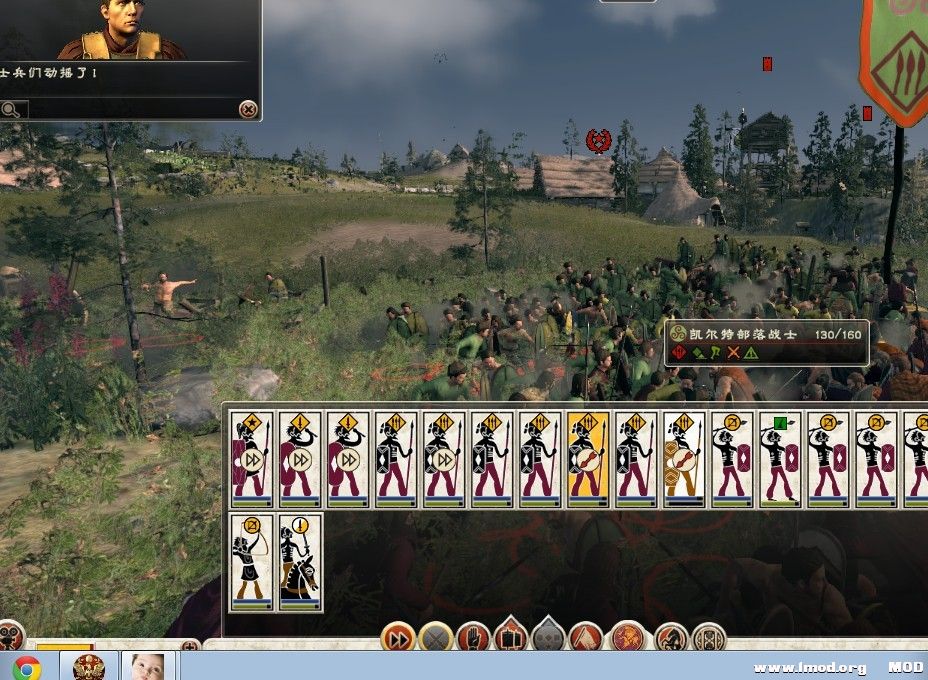
Task: Click the horse head ability button
Action: tap(671, 637)
